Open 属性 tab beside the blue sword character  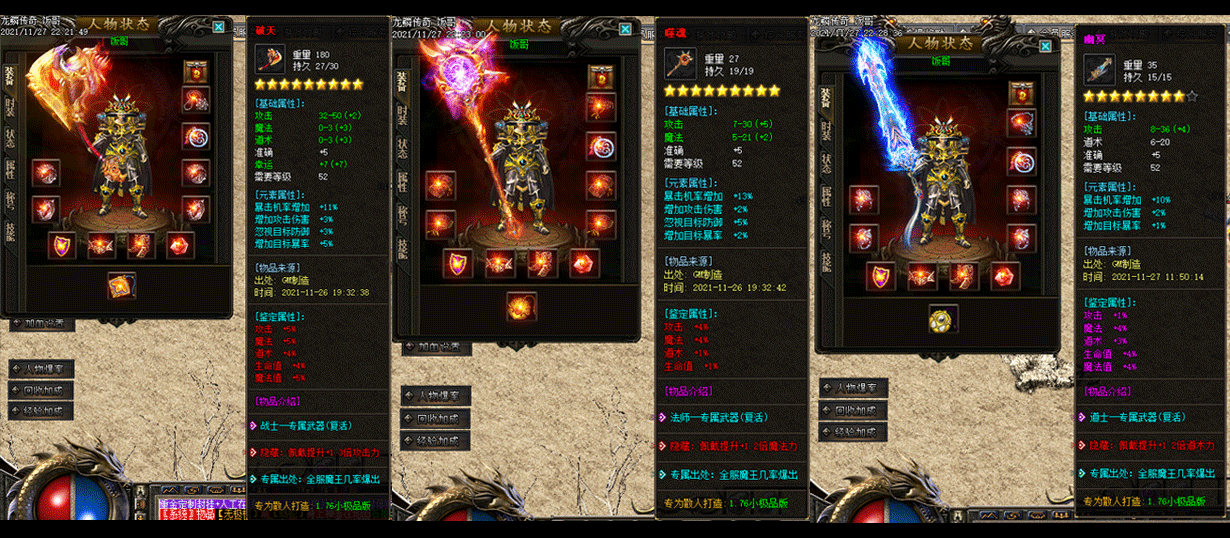click(827, 196)
